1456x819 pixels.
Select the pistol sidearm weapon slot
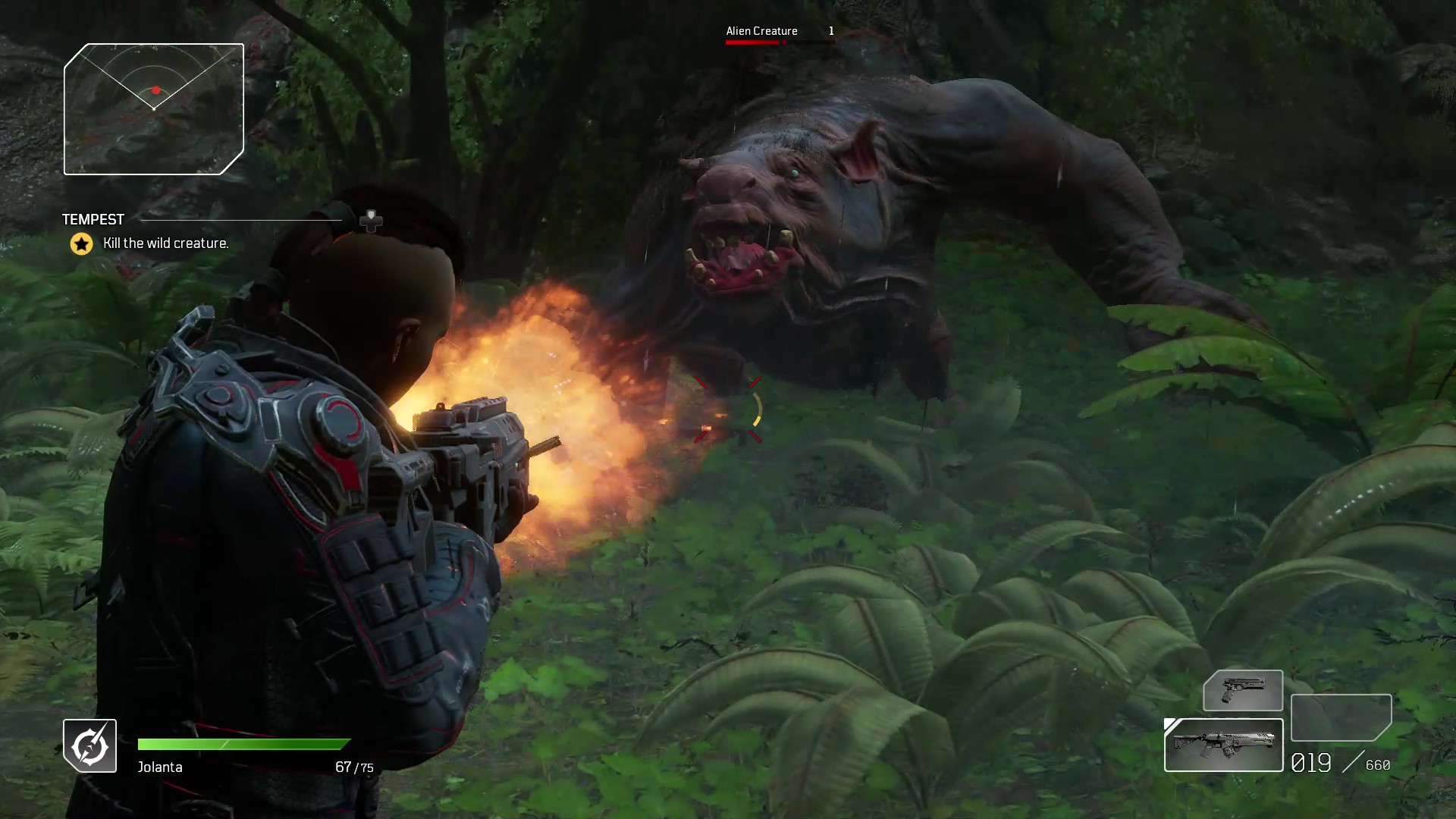[x=1242, y=690]
